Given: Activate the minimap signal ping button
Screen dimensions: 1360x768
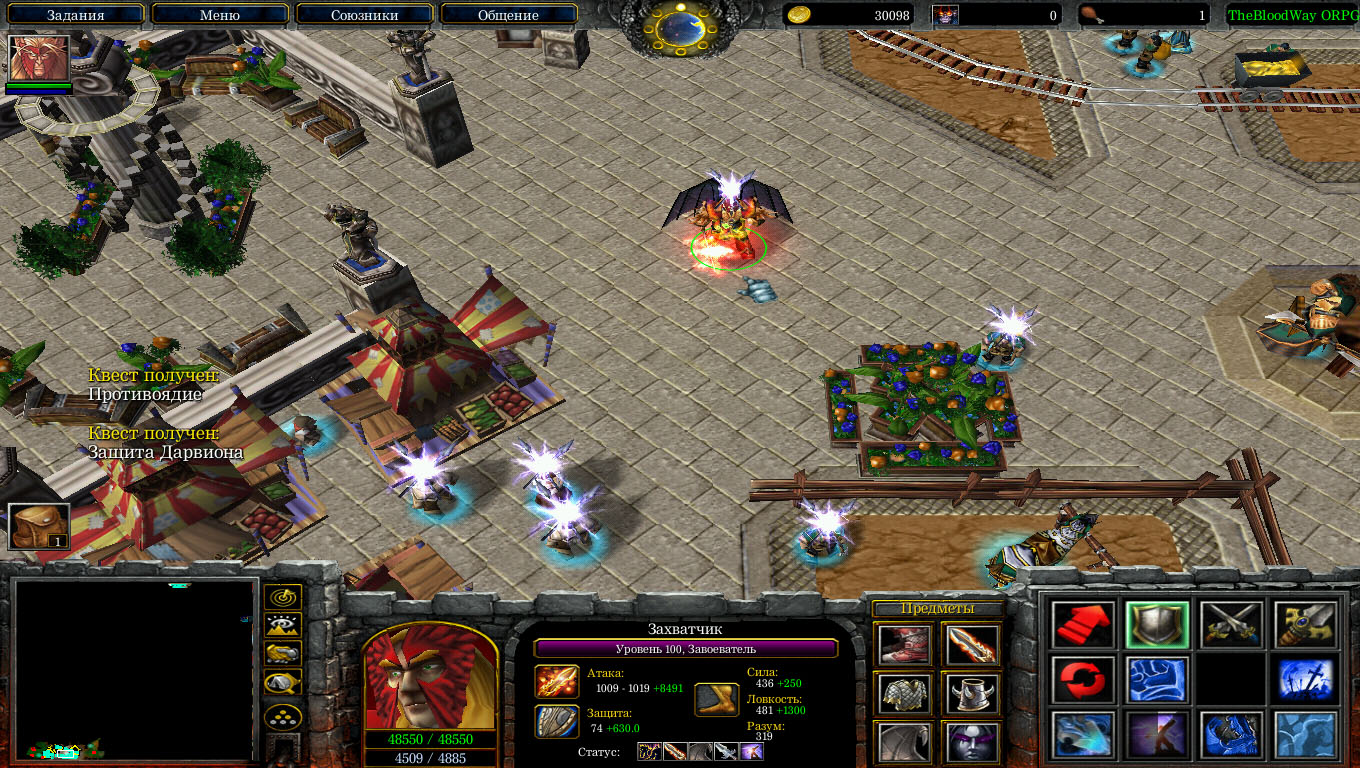Looking at the screenshot, I should [283, 597].
